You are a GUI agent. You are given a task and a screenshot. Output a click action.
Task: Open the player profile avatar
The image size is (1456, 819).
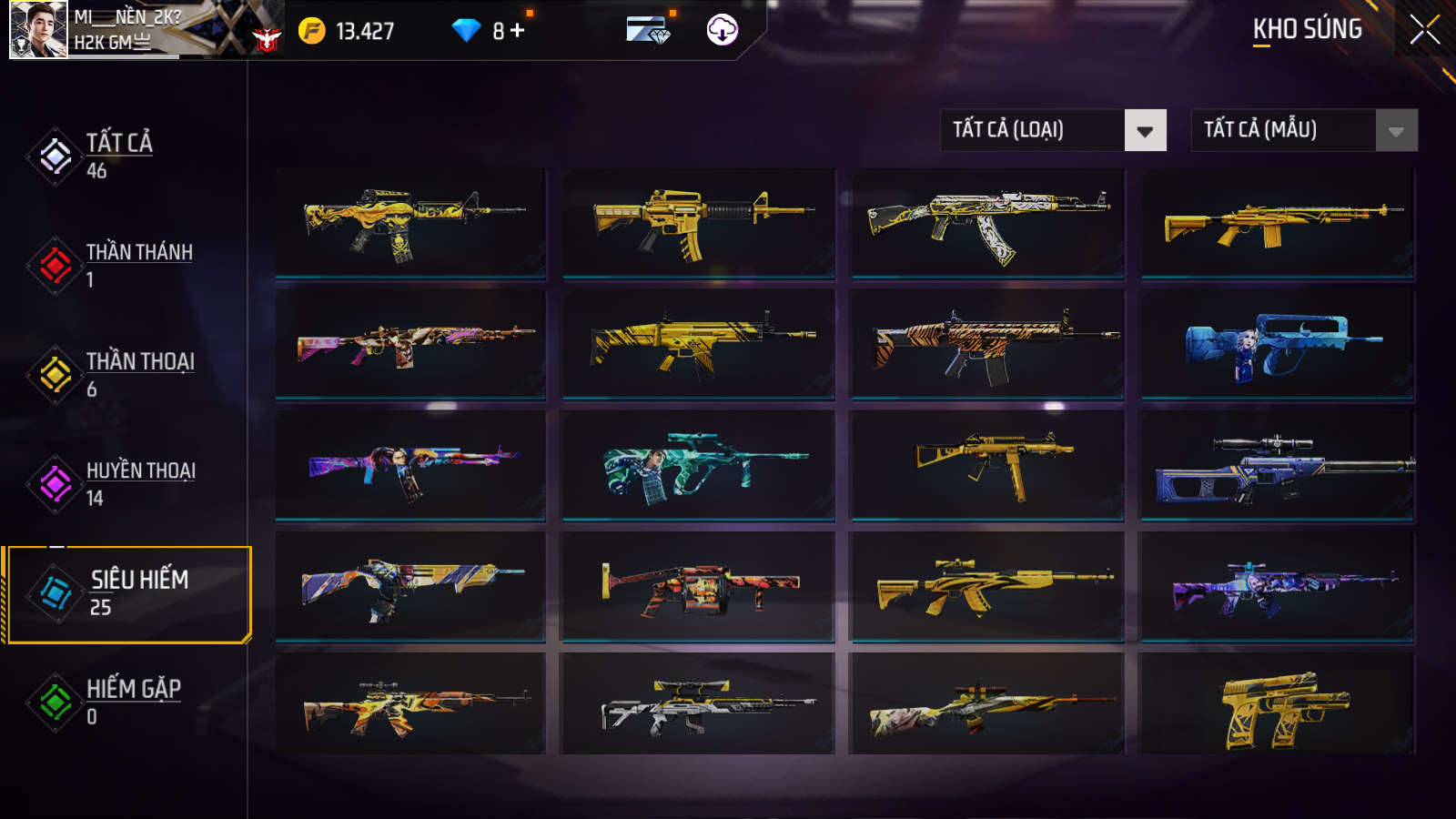(x=38, y=29)
